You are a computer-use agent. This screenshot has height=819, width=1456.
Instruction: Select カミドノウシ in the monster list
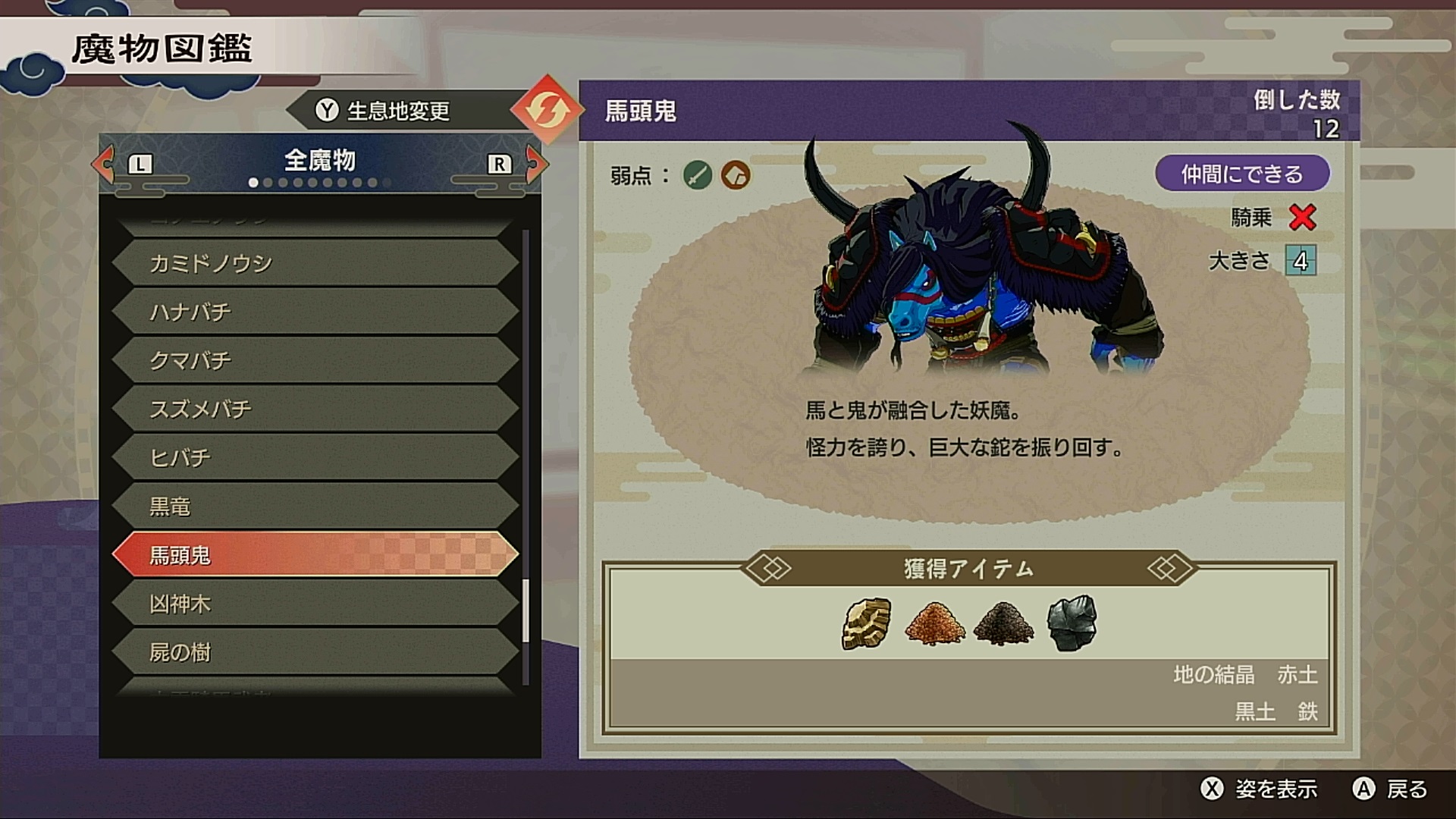tap(315, 263)
